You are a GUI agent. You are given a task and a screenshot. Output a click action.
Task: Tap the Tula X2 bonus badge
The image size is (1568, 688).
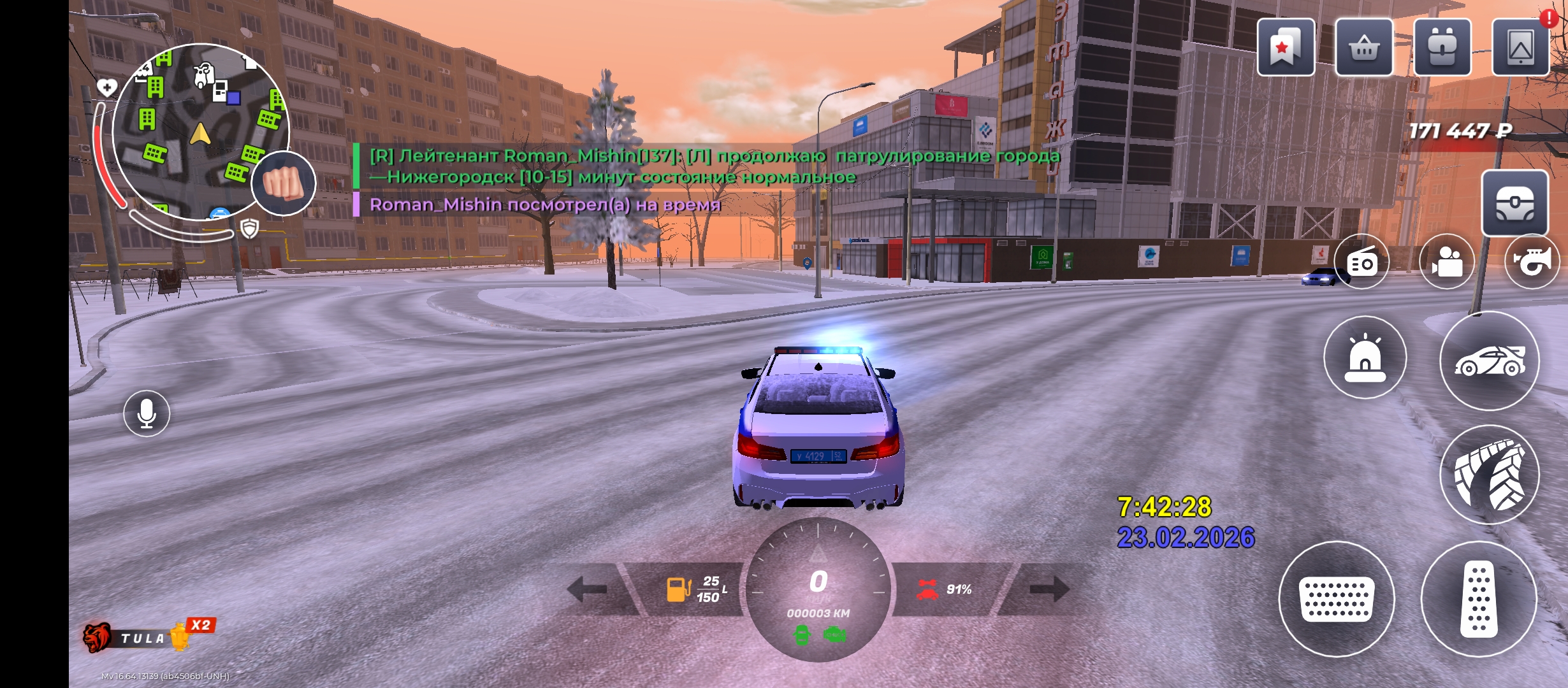point(150,636)
